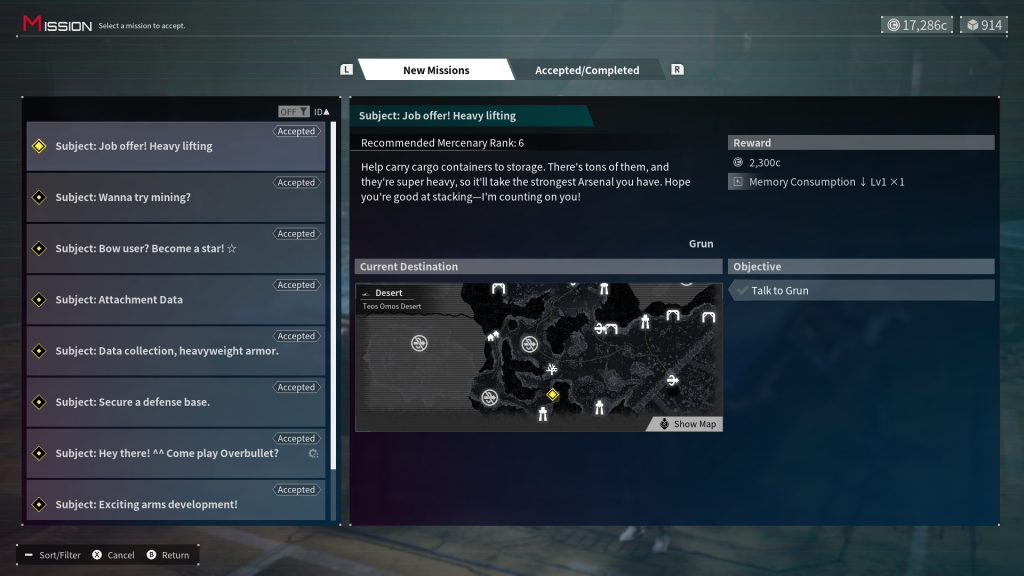Click Show Map on the destination preview
The width and height of the screenshot is (1024, 576).
[x=688, y=424]
